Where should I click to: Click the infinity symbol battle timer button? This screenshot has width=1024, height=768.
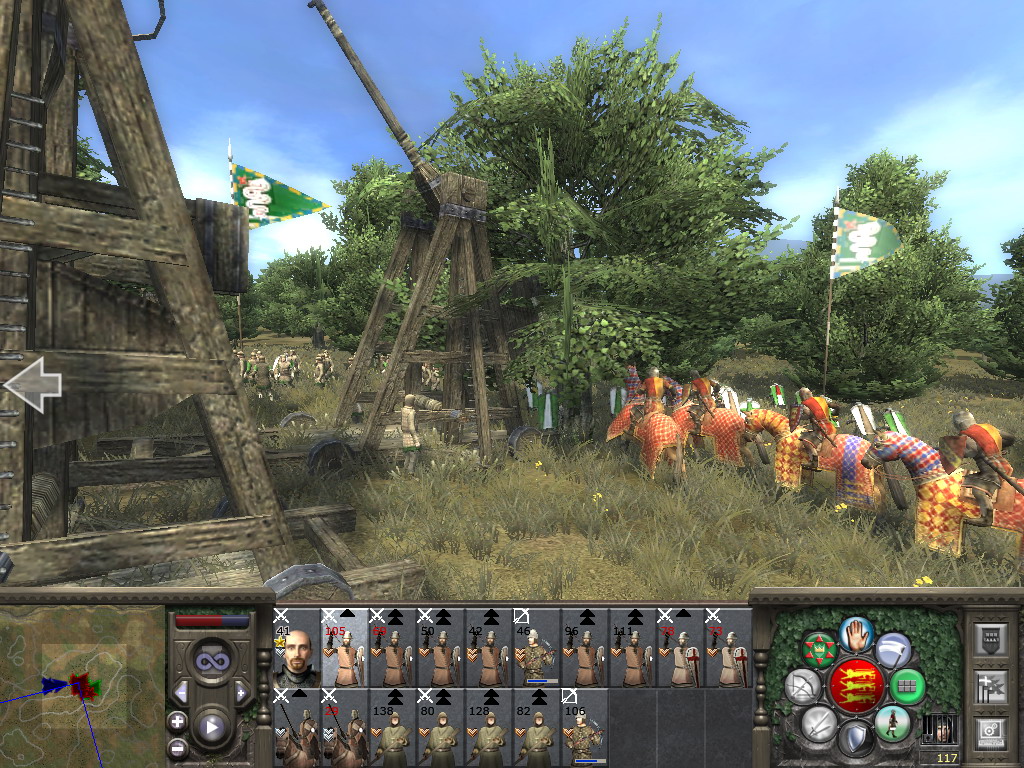pos(212,661)
